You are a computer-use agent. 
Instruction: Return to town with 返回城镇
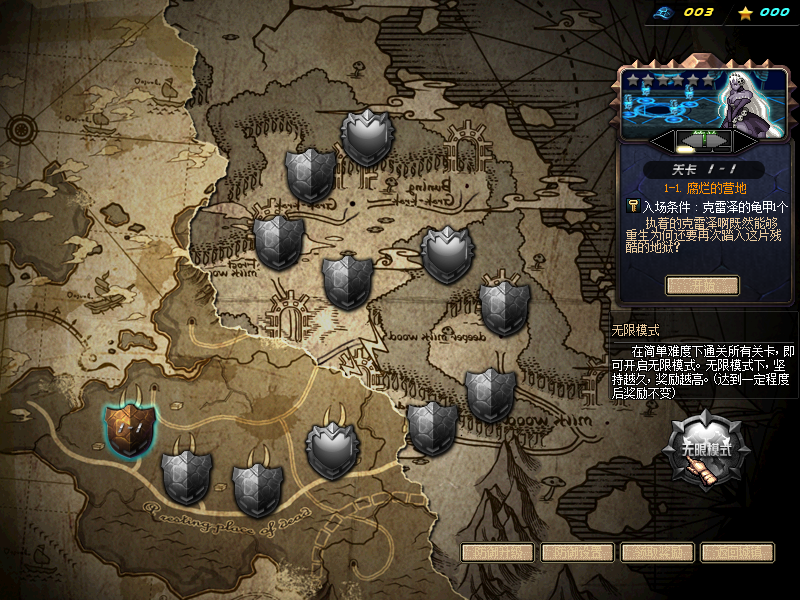[x=737, y=552]
